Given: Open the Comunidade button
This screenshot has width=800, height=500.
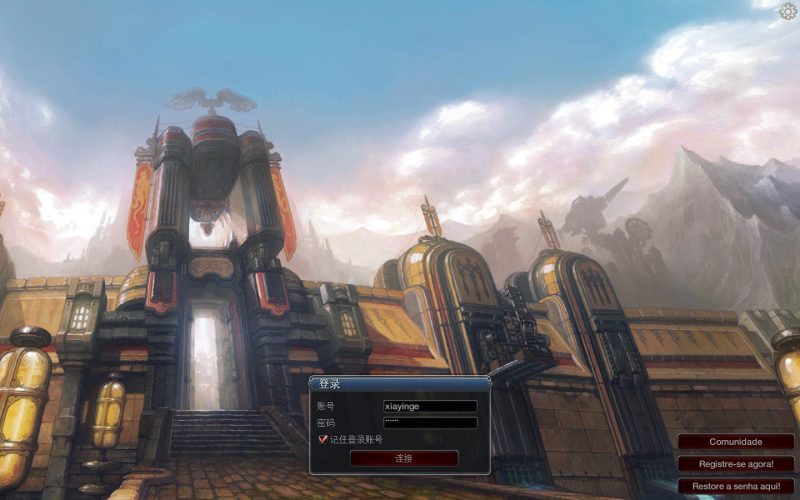Looking at the screenshot, I should (x=736, y=442).
